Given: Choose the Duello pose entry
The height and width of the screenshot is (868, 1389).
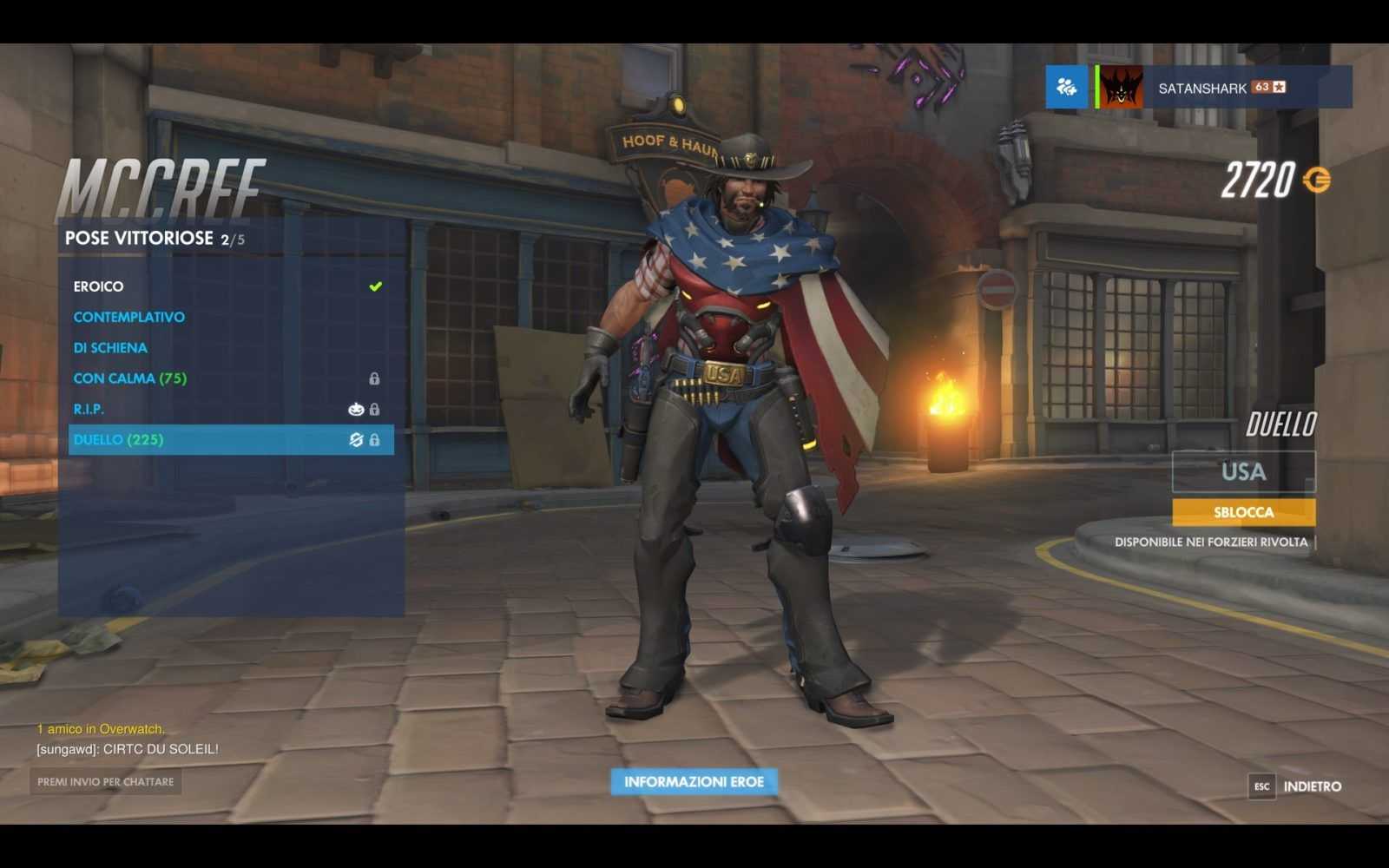Looking at the screenshot, I should point(118,440).
